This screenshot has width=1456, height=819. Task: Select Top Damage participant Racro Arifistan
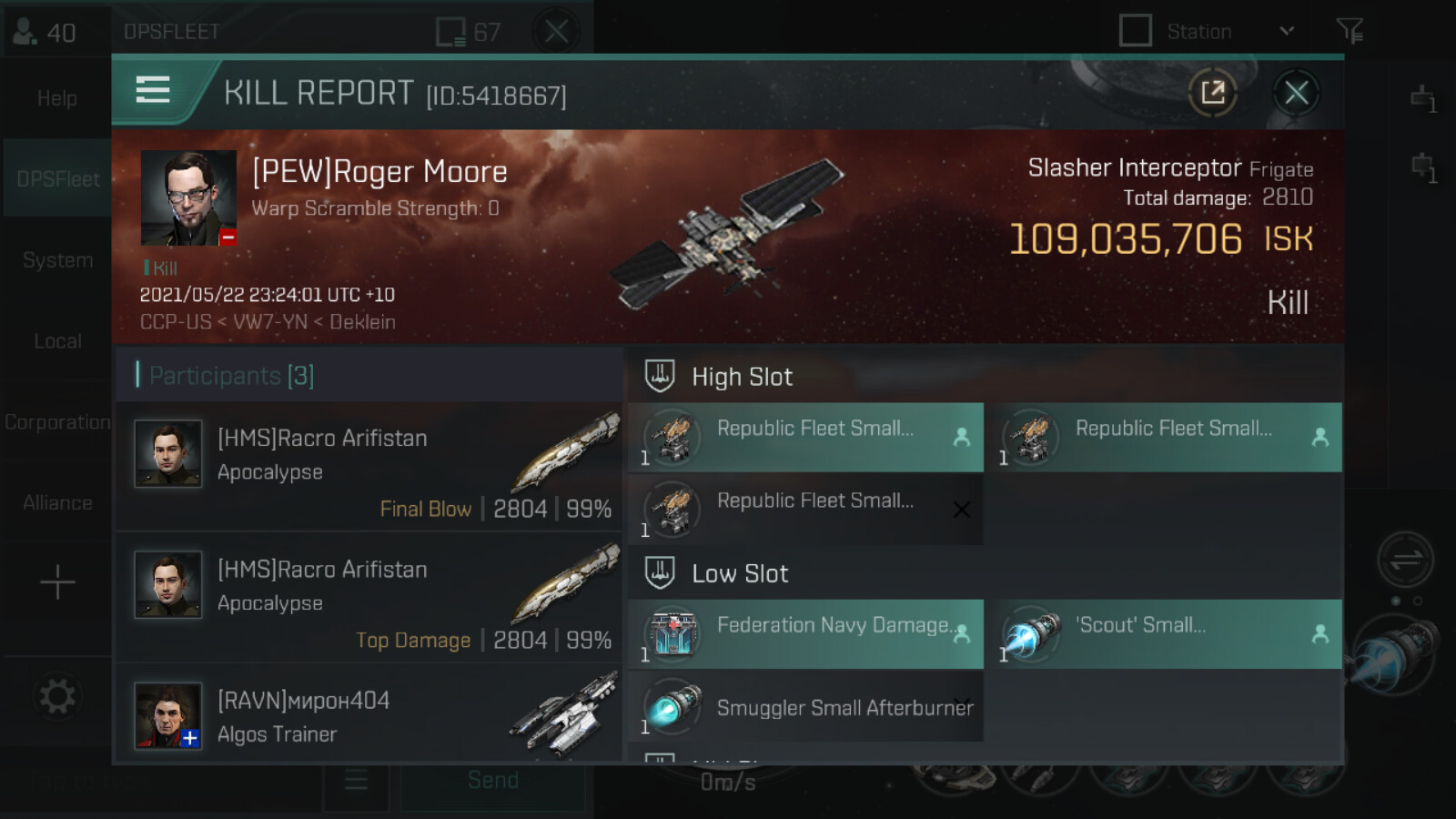pos(369,598)
